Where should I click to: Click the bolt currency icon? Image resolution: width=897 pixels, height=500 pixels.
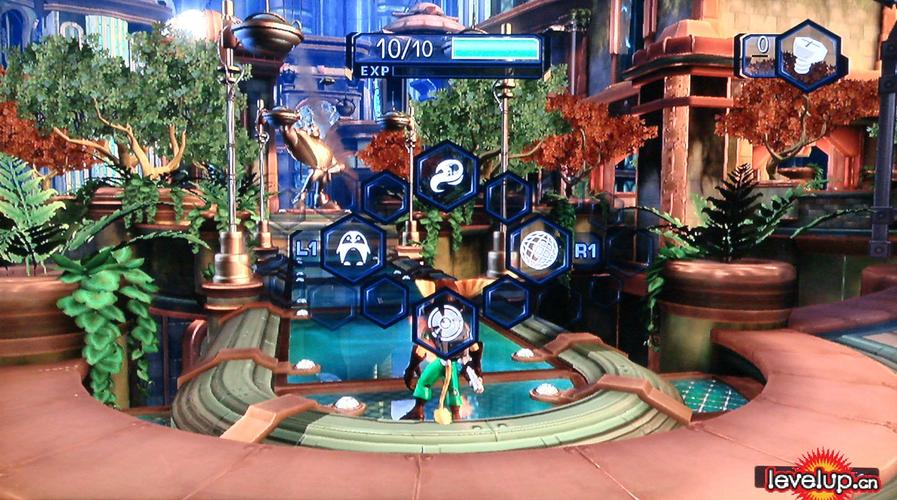pos(807,54)
